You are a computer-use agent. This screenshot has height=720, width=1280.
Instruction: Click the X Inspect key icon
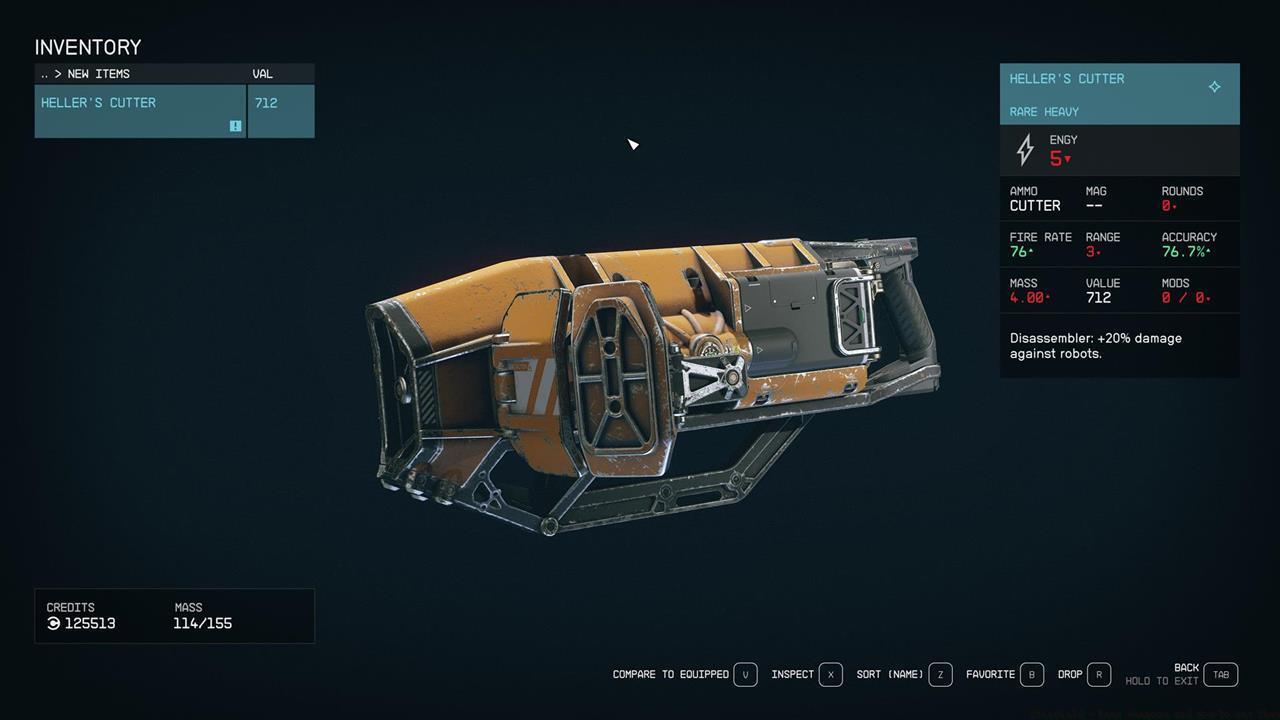coord(833,674)
